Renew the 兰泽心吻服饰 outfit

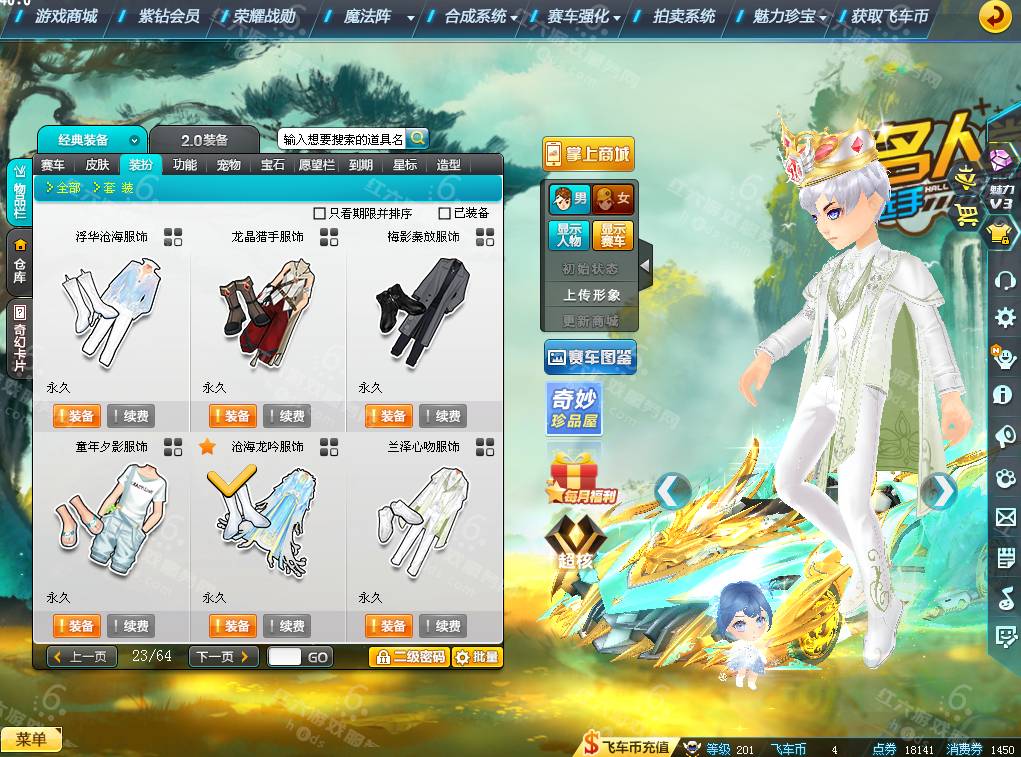[441, 626]
